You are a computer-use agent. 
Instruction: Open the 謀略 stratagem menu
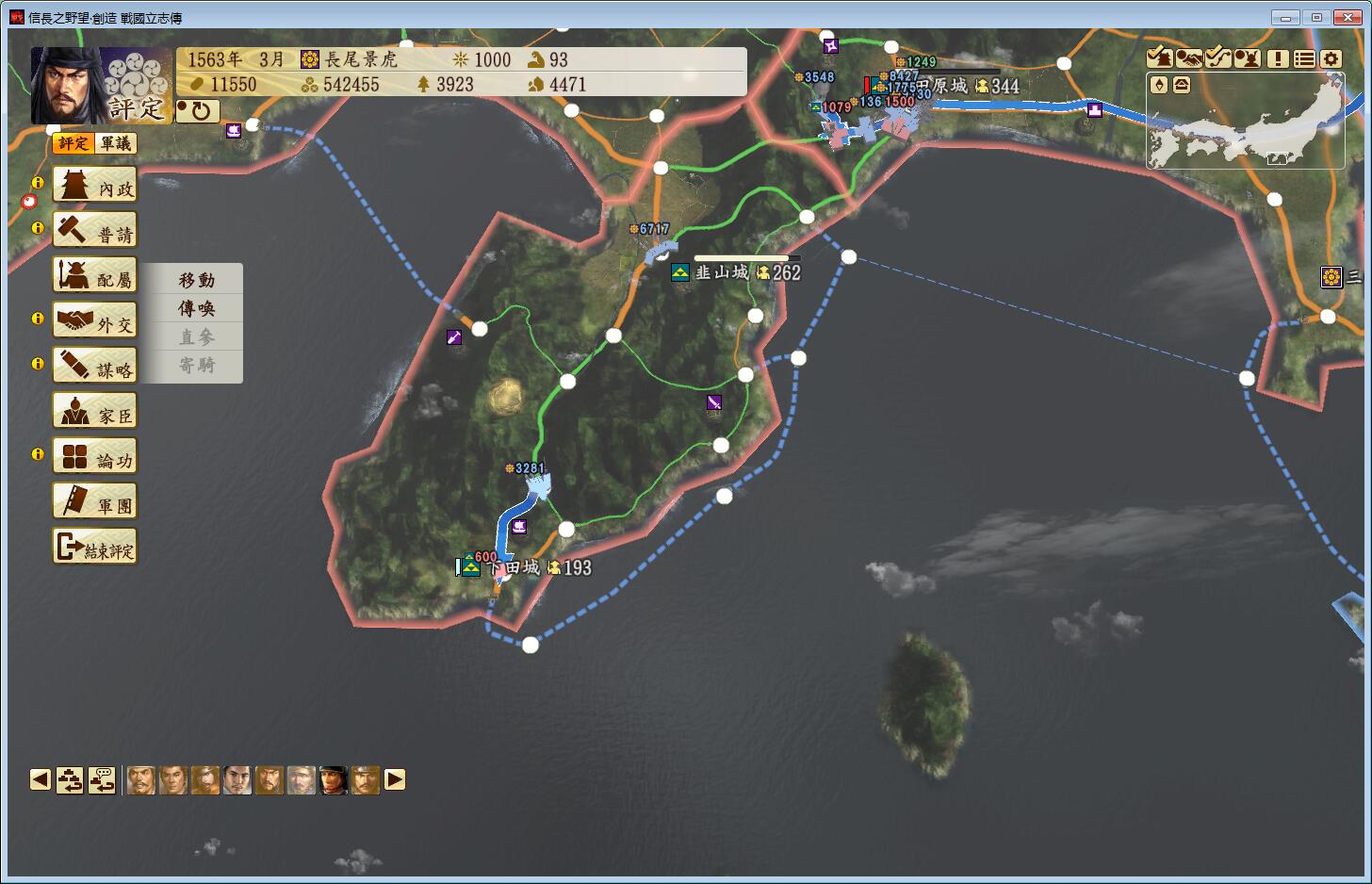[95, 367]
